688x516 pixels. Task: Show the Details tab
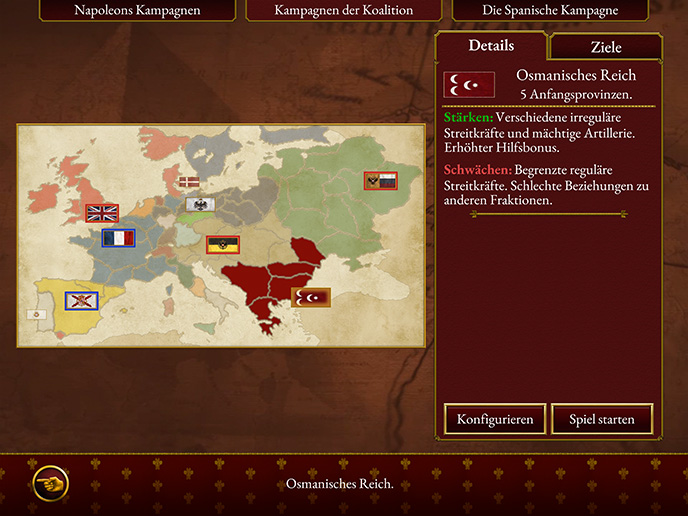click(491, 46)
